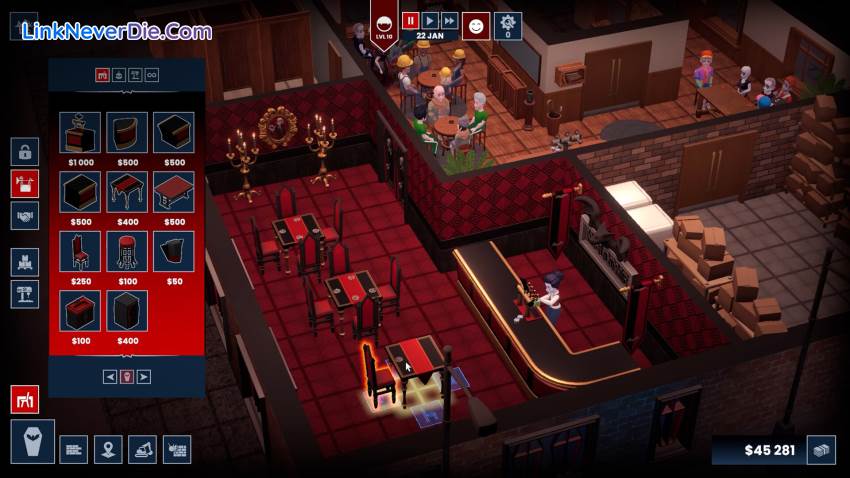Open the coffin with bat menu button

tap(32, 442)
